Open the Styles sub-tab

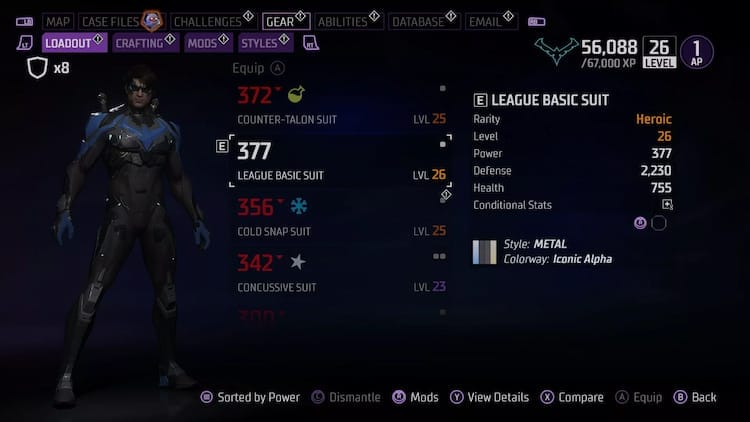259,43
